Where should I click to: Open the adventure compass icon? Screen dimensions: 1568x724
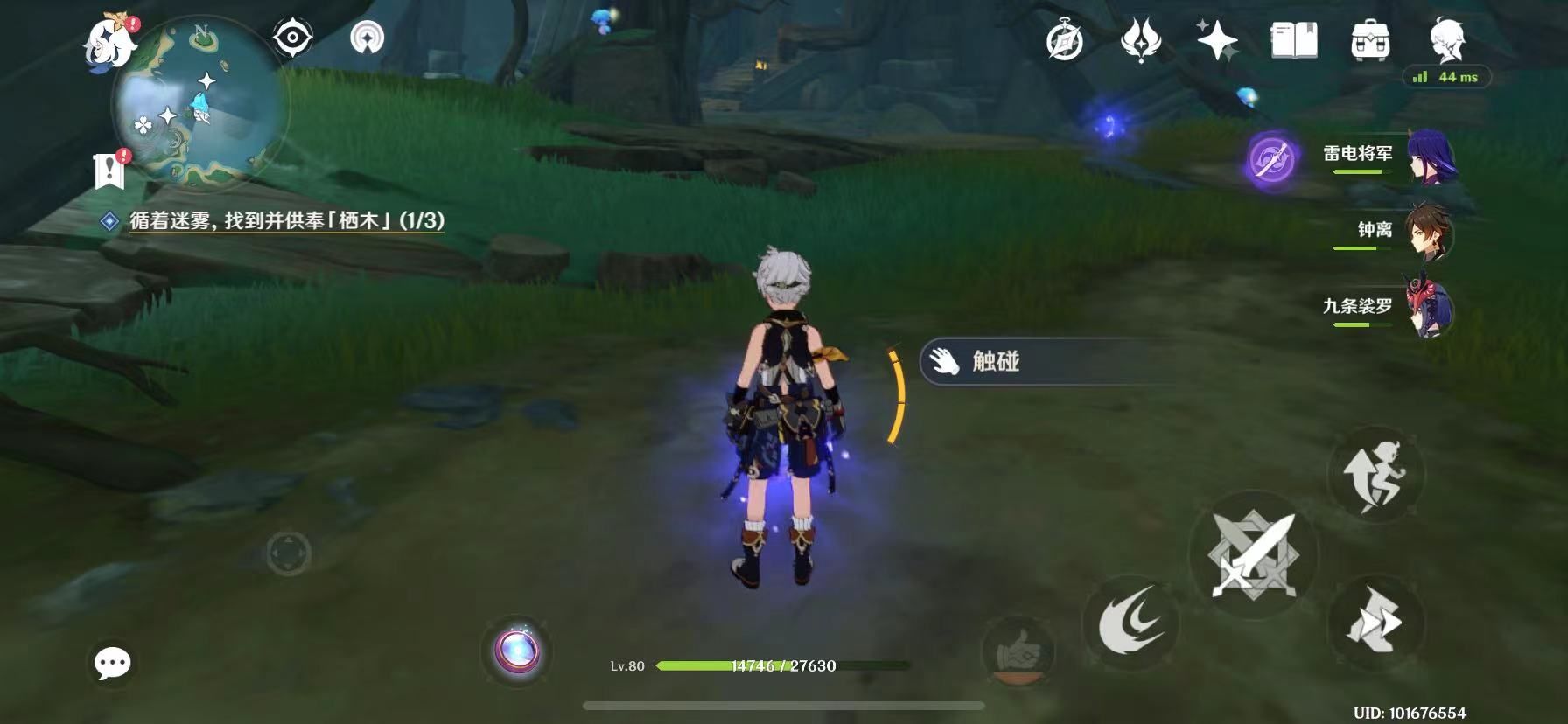pos(1065,41)
